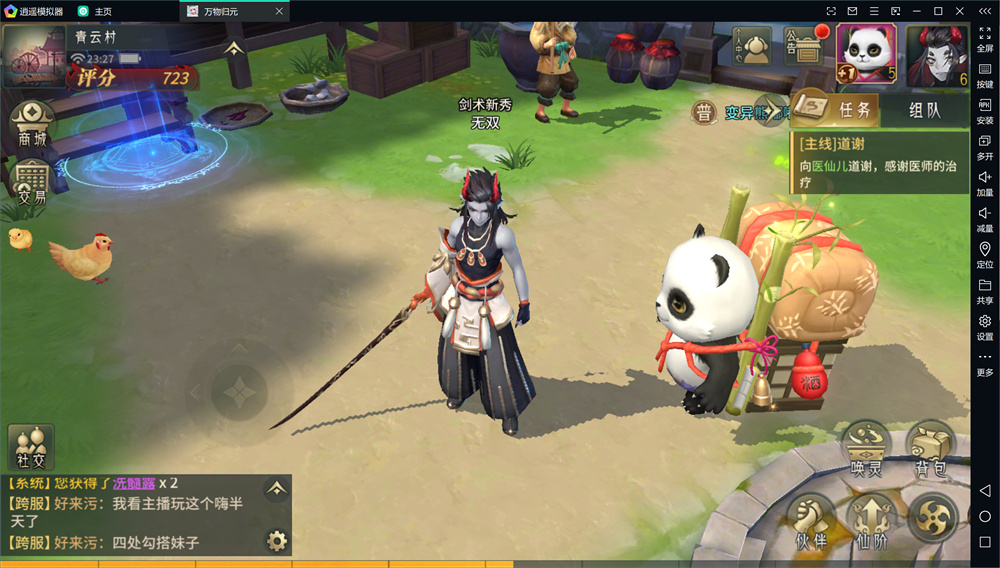Viewport: 1000px width, 568px height.
Task: Switch to the 组队 team tab
Action: pyautogui.click(x=924, y=110)
